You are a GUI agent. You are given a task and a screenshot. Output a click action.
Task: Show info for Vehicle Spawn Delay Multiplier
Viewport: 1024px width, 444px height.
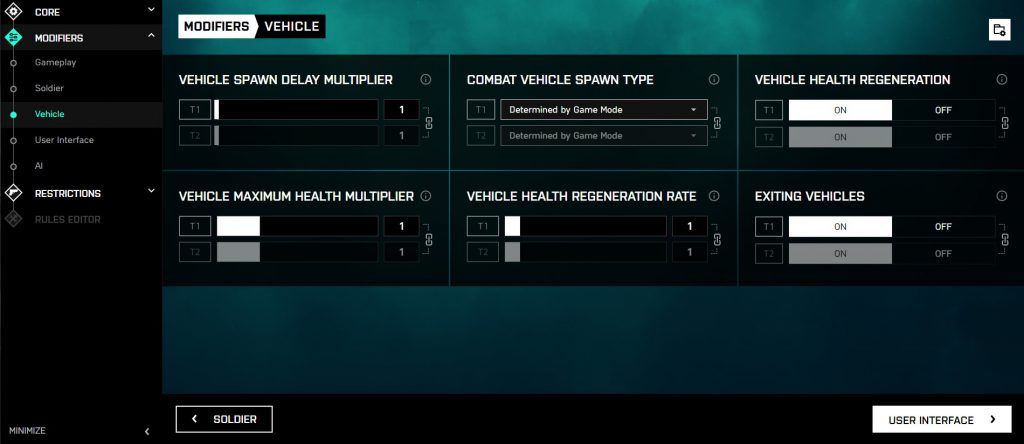(x=426, y=80)
